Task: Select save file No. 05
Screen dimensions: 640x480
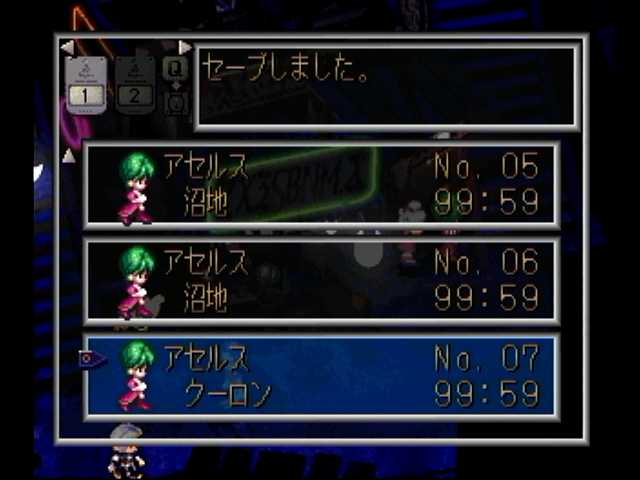Action: 320,185
